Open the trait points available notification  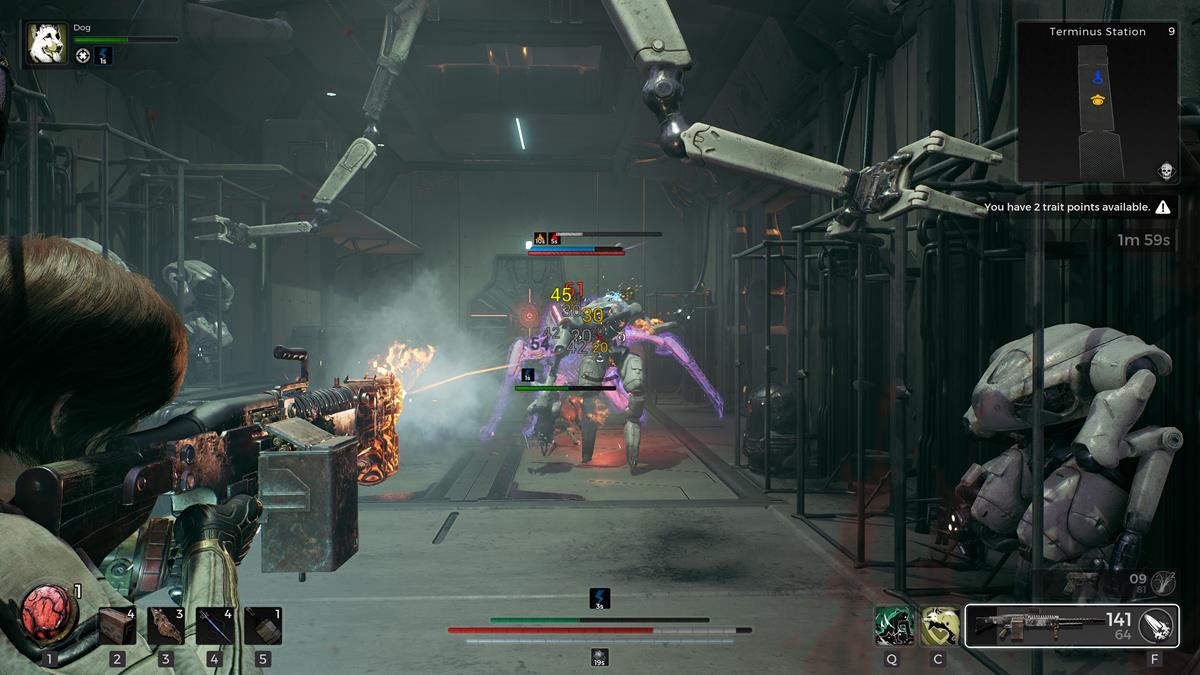click(1077, 207)
